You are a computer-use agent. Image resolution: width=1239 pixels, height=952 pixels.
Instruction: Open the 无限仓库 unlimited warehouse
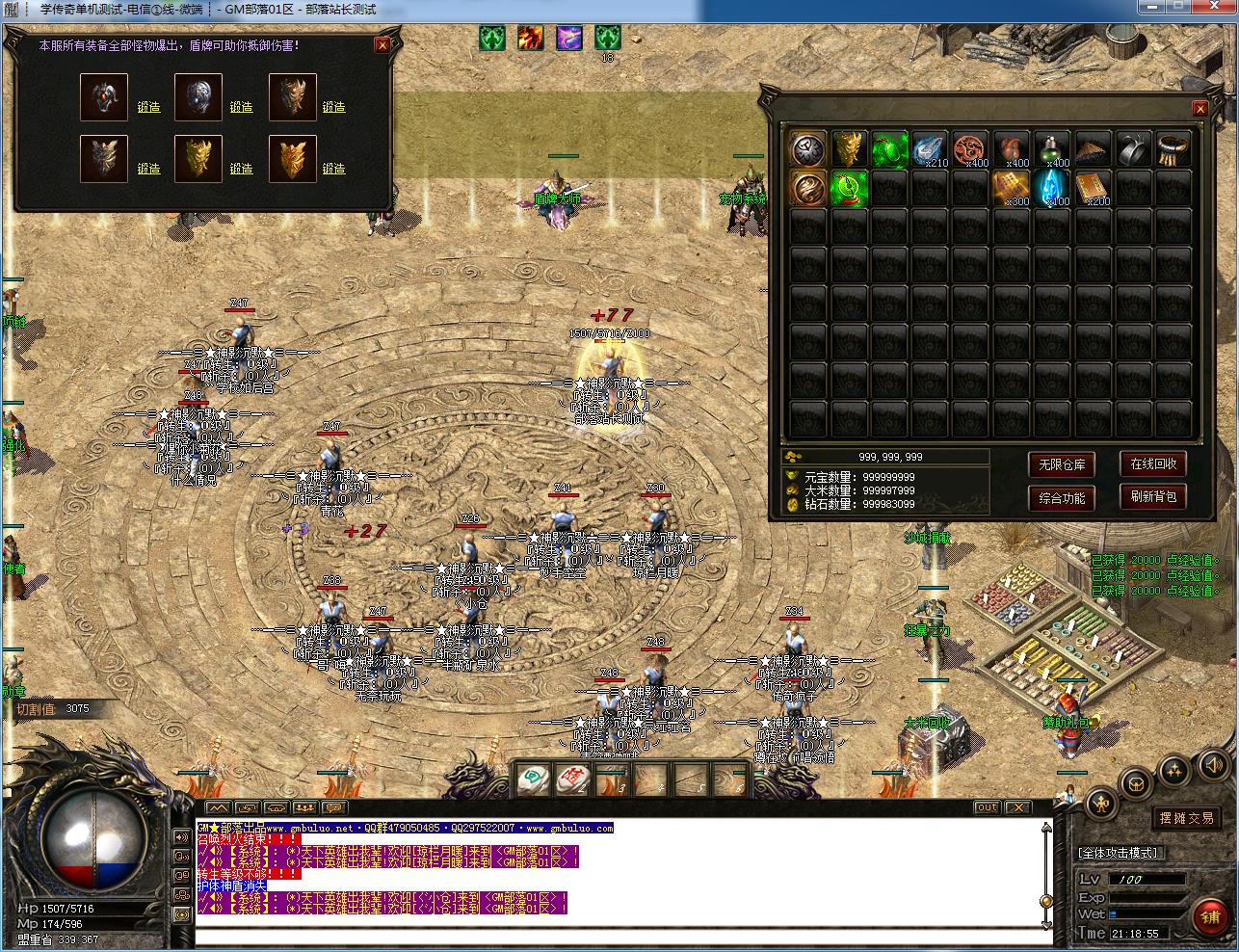tap(1062, 464)
